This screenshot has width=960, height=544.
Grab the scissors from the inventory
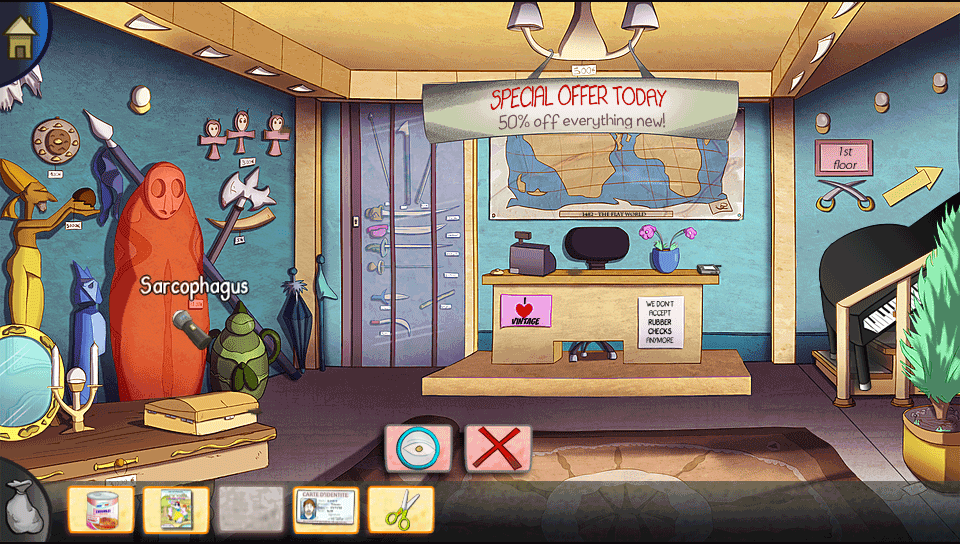coord(400,510)
